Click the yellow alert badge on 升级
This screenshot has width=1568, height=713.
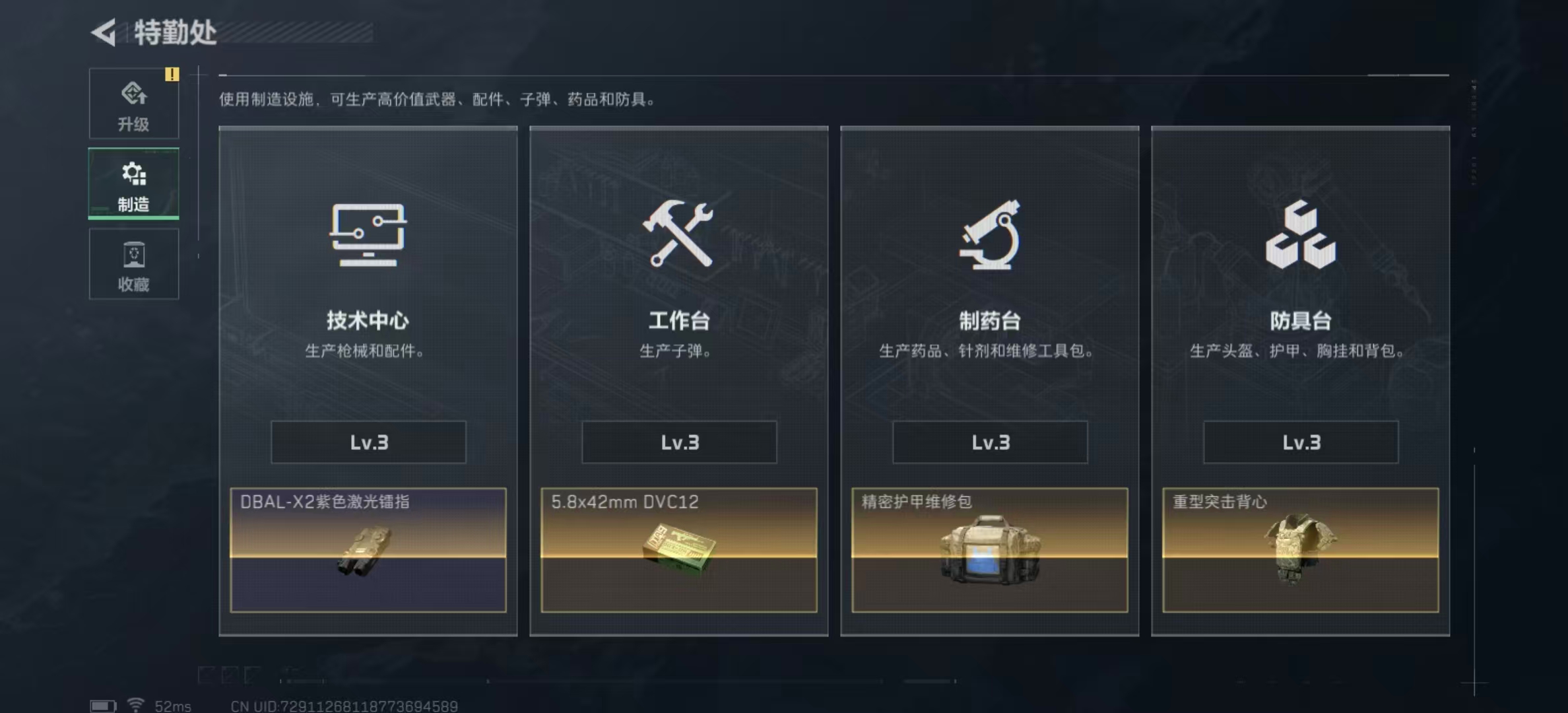point(173,75)
